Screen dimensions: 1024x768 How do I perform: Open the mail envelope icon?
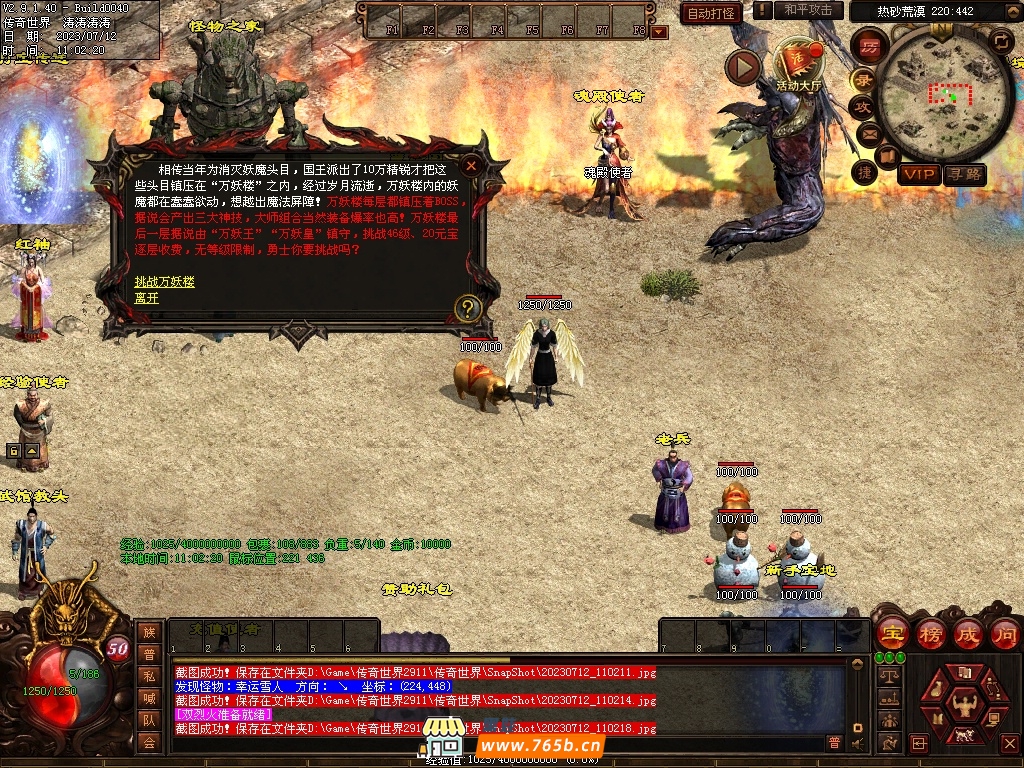click(x=867, y=133)
